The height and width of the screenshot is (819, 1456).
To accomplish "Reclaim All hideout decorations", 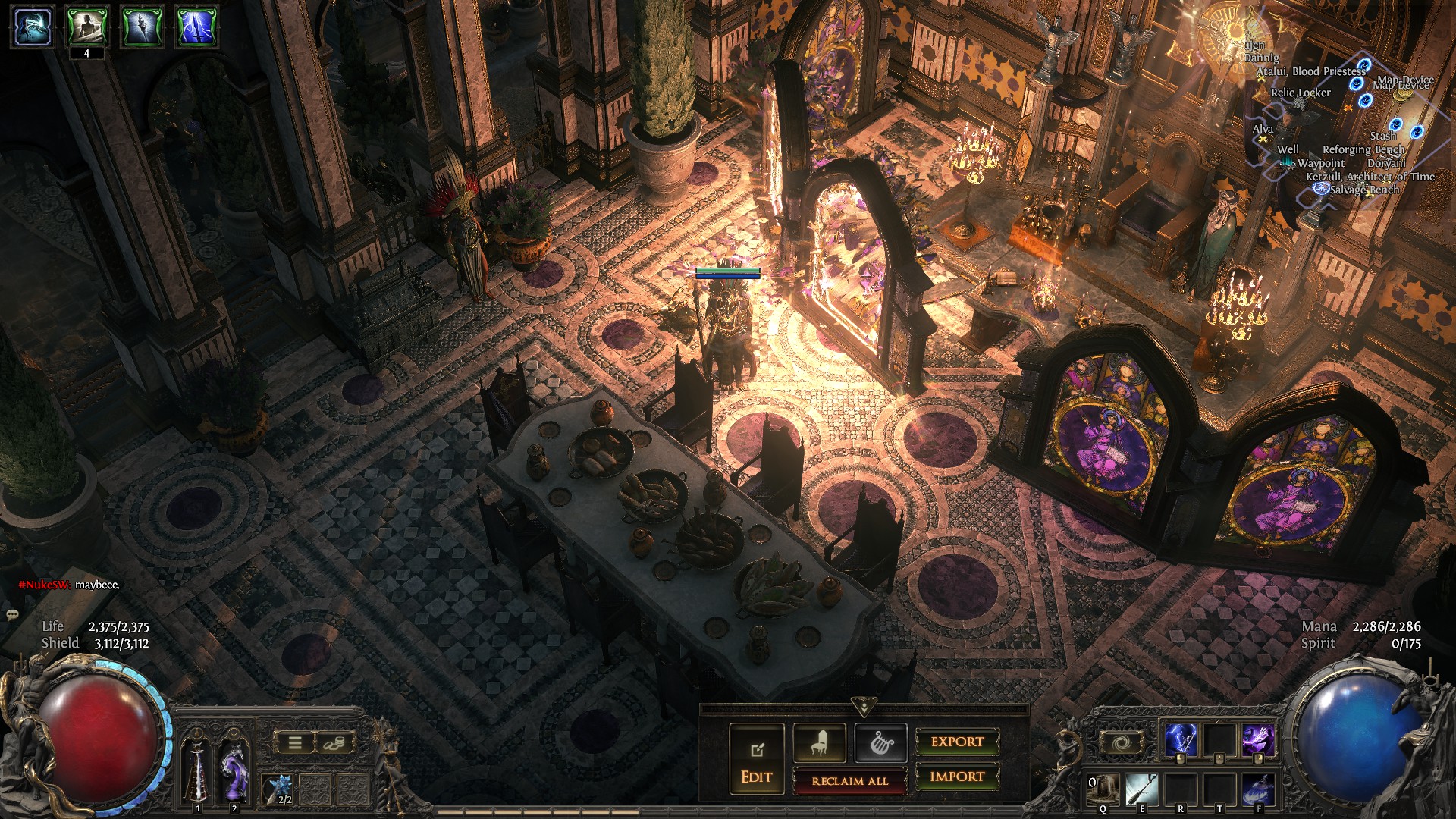I will [849, 780].
